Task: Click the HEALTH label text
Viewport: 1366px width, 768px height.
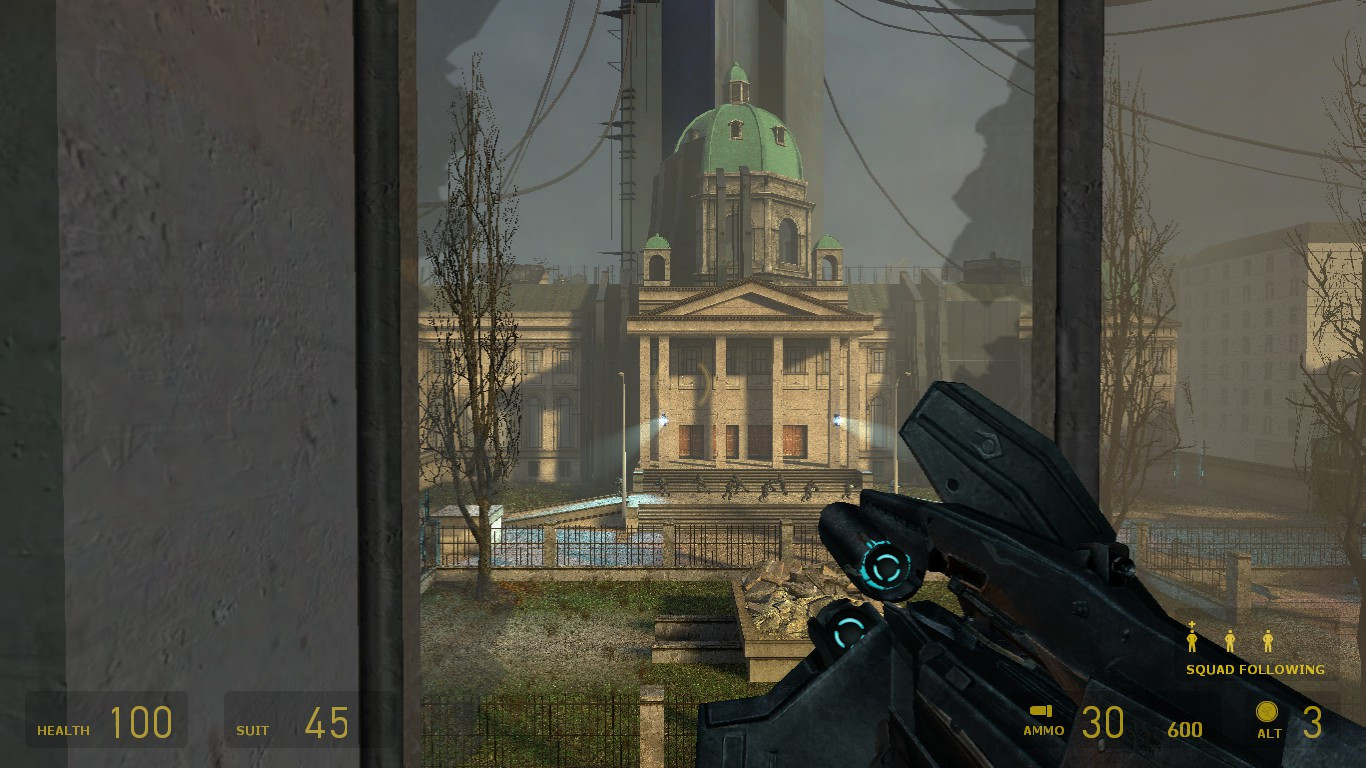Action: (x=62, y=730)
